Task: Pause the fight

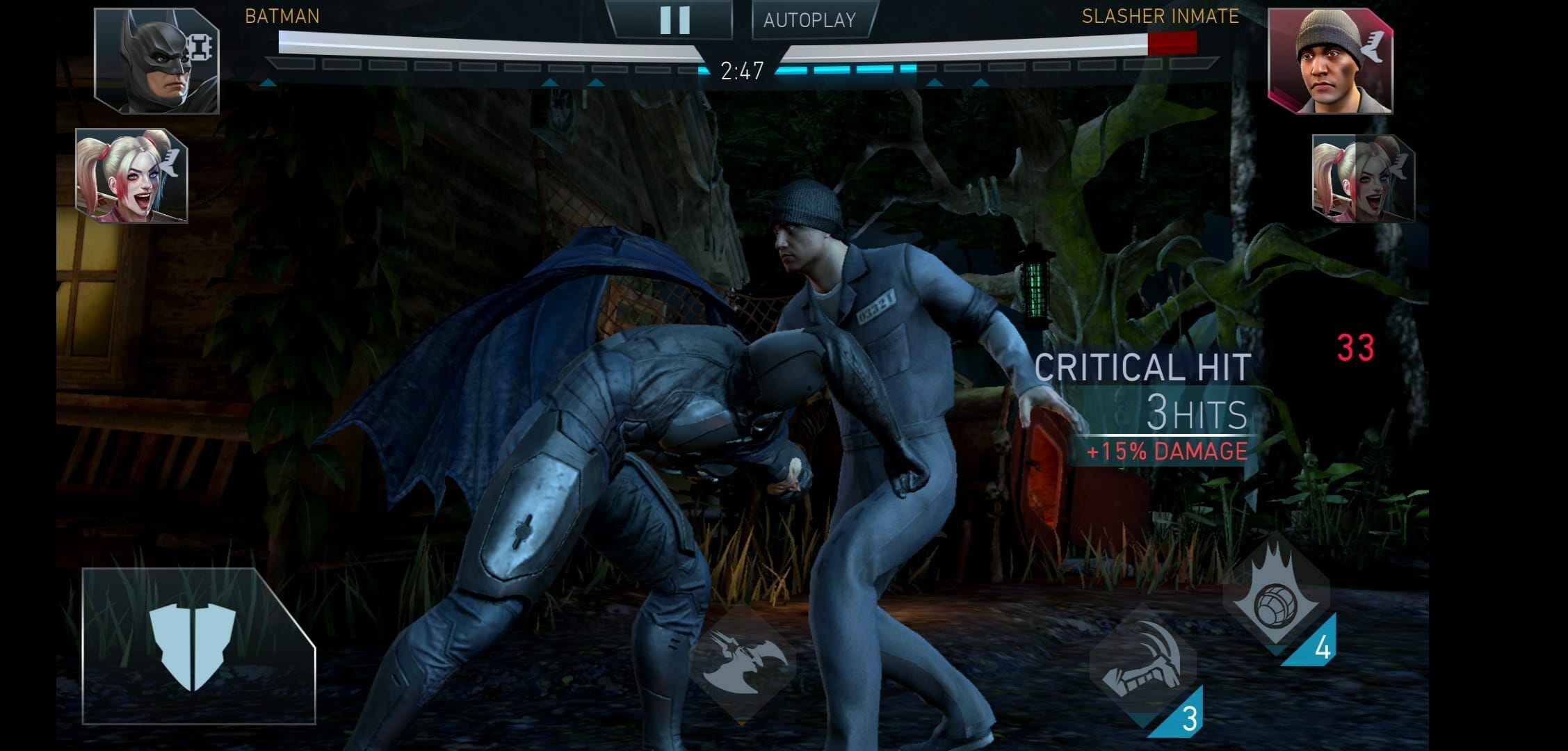Action: click(674, 20)
